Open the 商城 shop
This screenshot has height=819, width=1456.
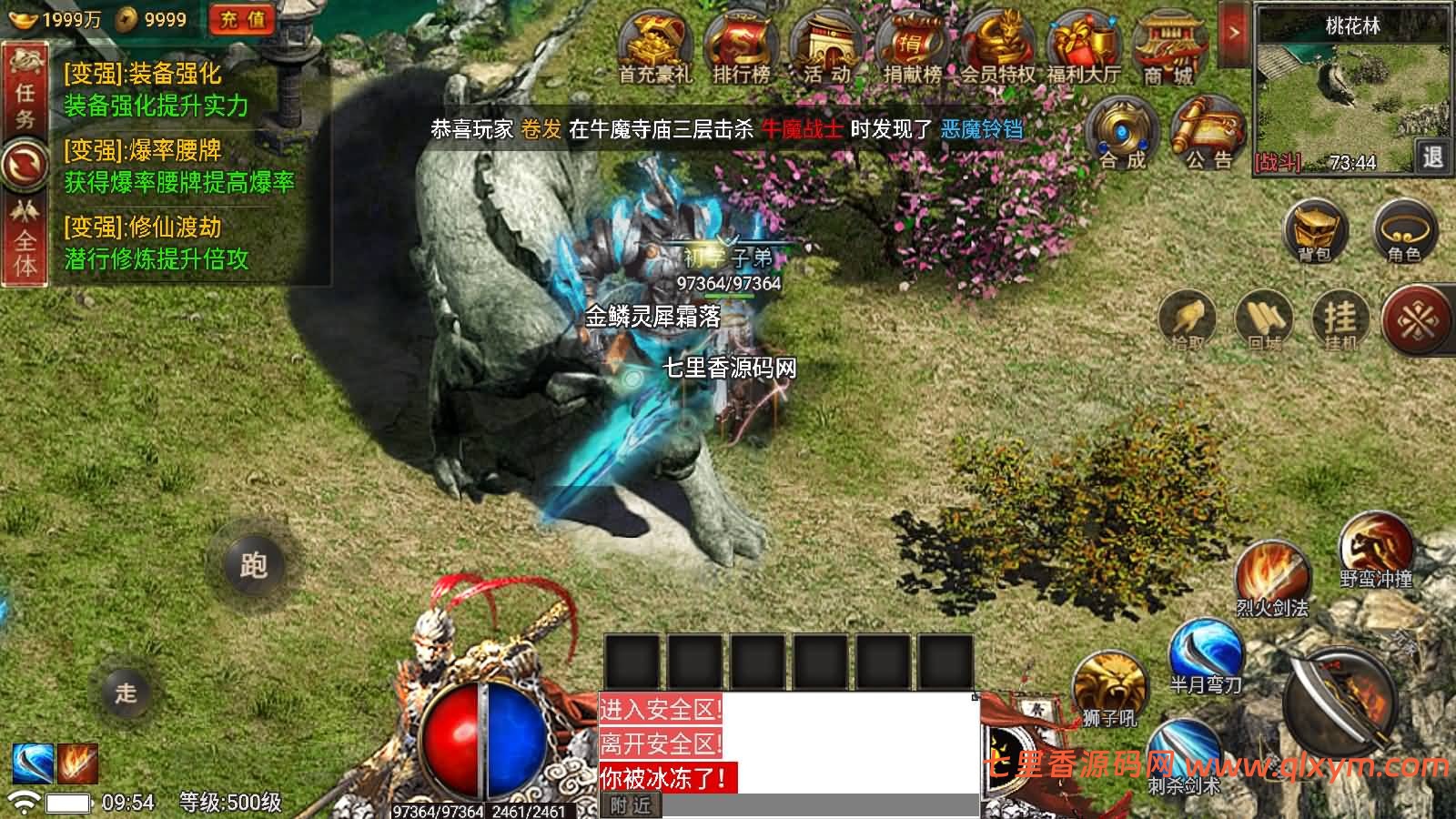[x=1168, y=48]
